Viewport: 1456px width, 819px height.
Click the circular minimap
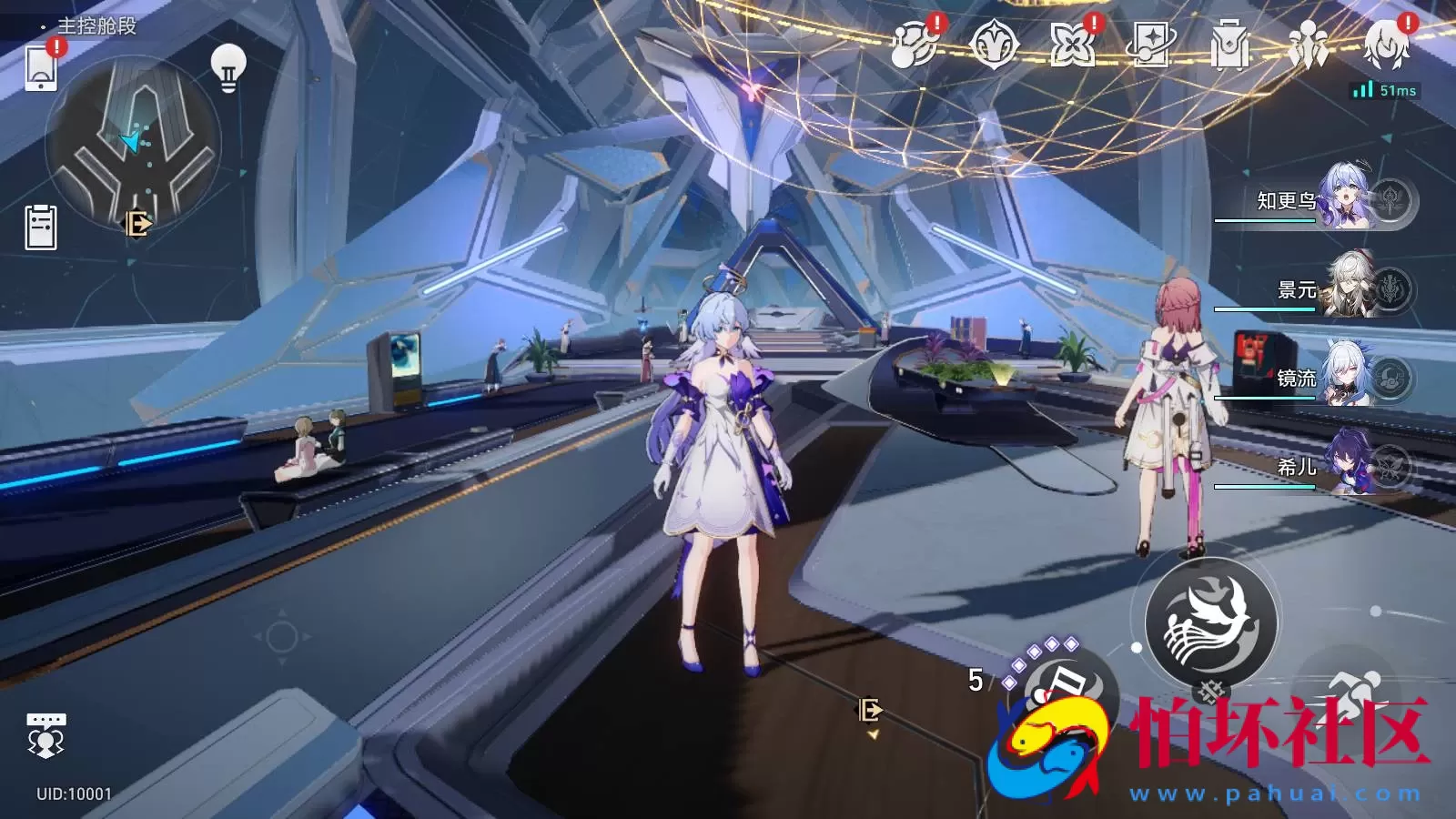(x=133, y=143)
